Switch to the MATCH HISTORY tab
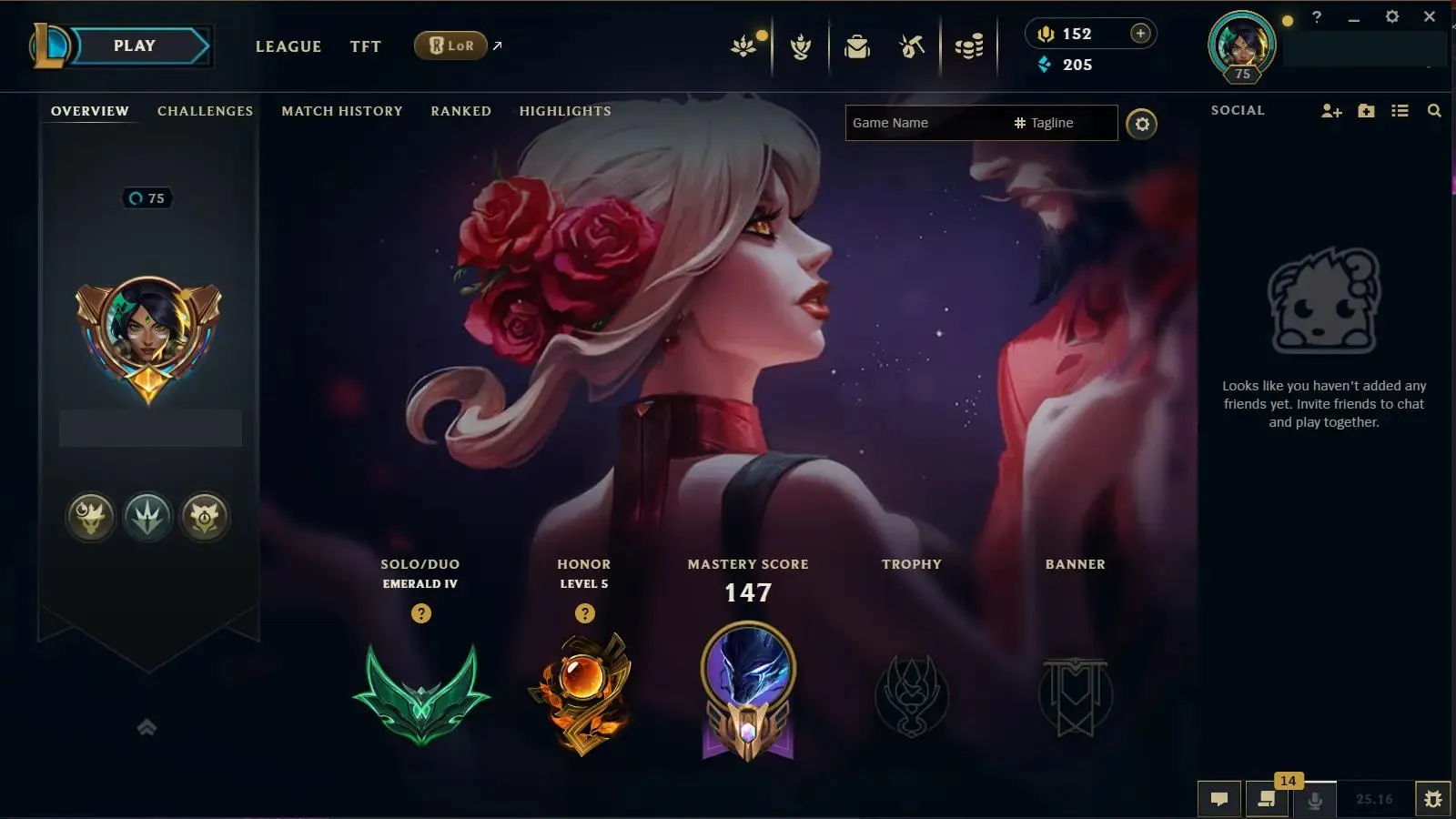 coord(340,110)
